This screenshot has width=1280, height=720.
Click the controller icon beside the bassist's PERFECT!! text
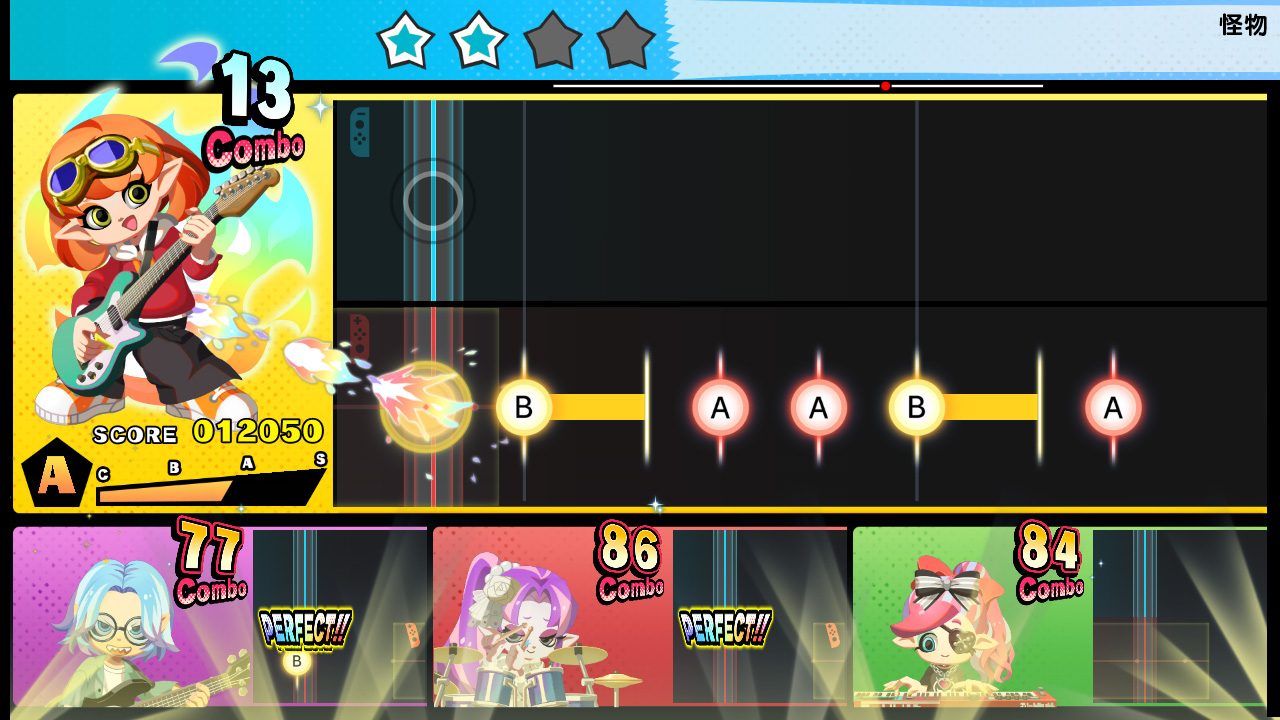point(412,634)
